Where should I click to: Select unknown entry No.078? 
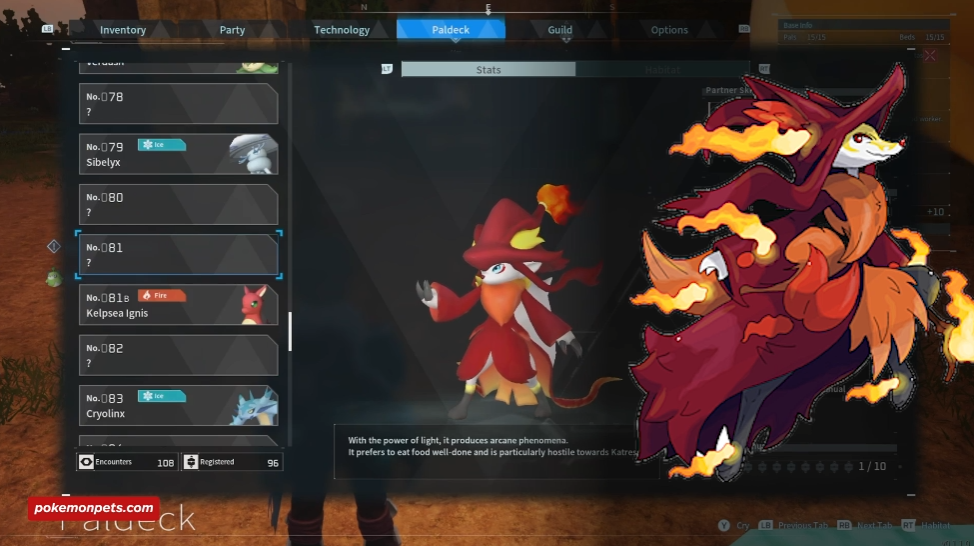(178, 104)
